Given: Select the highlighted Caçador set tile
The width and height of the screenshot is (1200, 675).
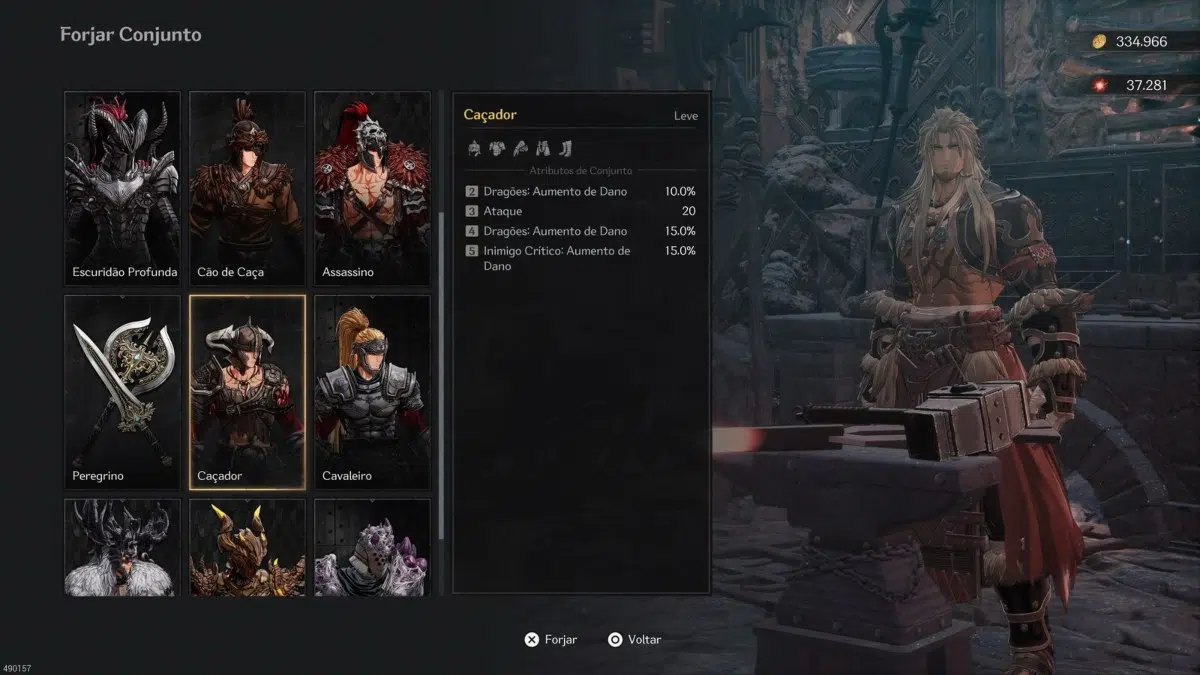Looking at the screenshot, I should pyautogui.click(x=247, y=392).
